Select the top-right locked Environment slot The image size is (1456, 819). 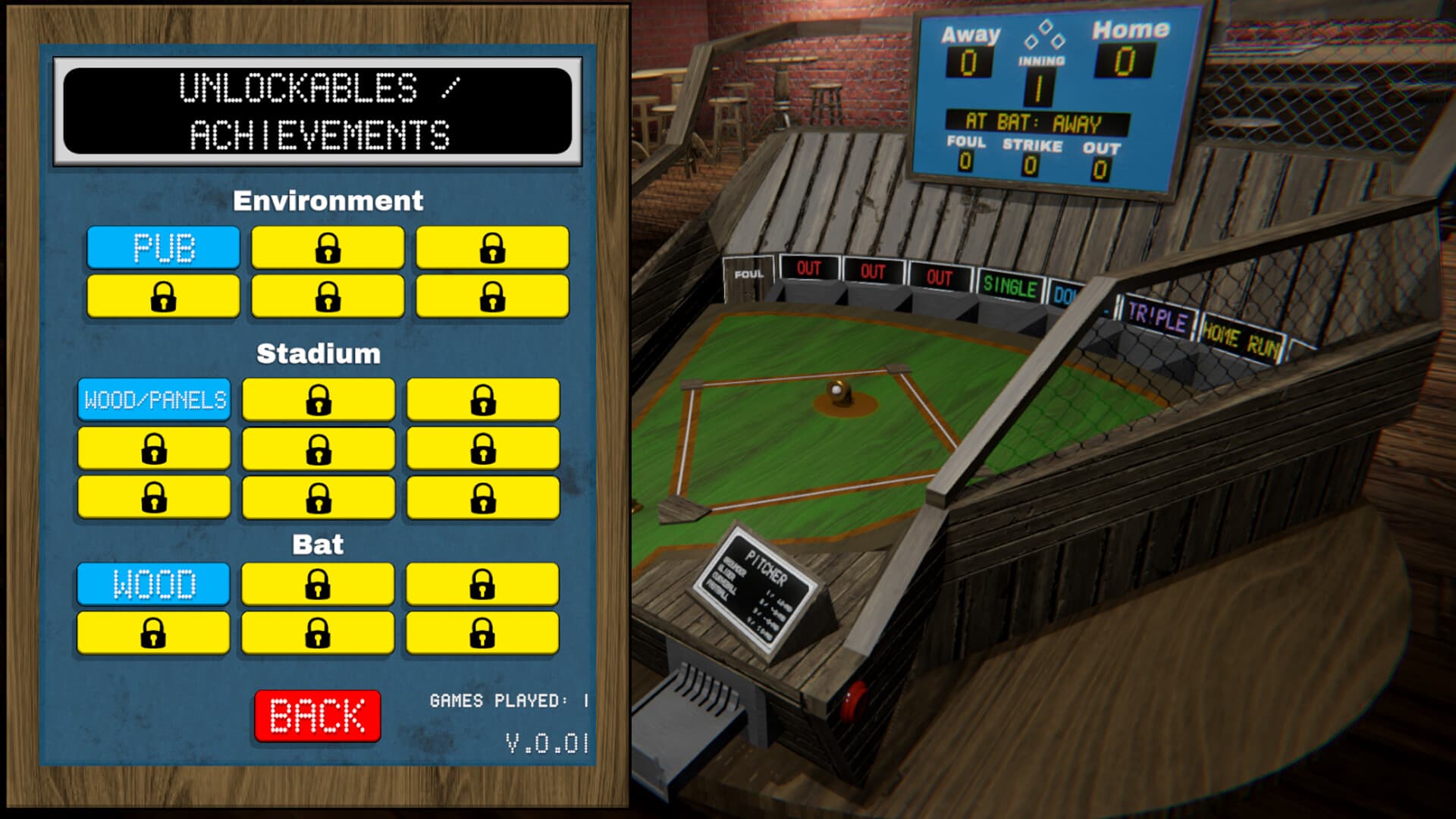tap(491, 248)
